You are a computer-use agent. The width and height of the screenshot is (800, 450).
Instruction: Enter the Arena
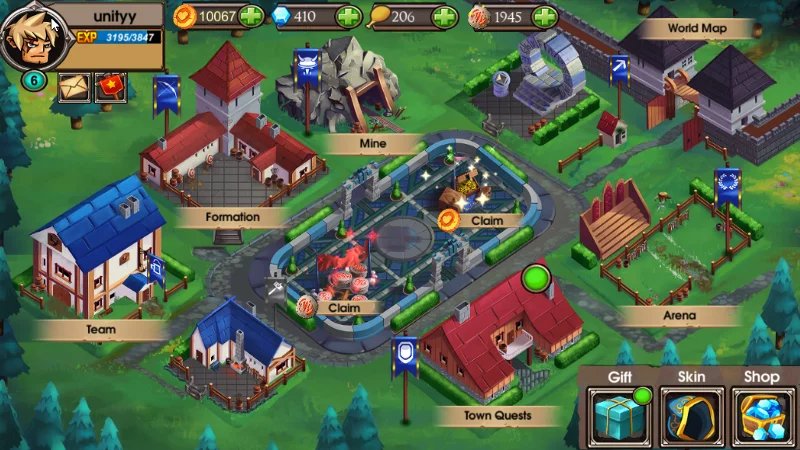pyautogui.click(x=680, y=316)
